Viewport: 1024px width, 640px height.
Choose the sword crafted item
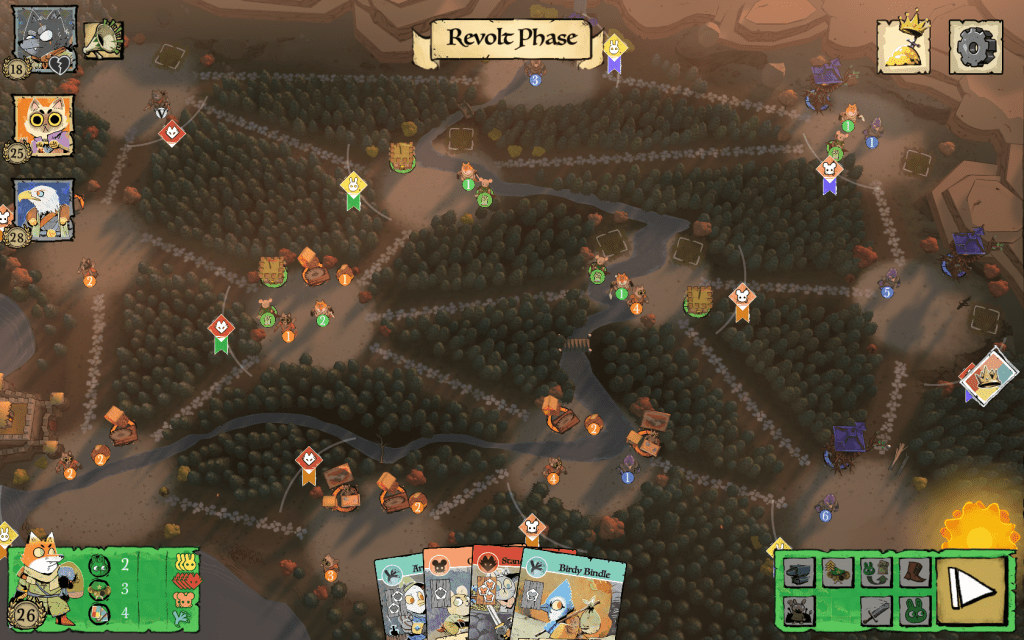(876, 609)
